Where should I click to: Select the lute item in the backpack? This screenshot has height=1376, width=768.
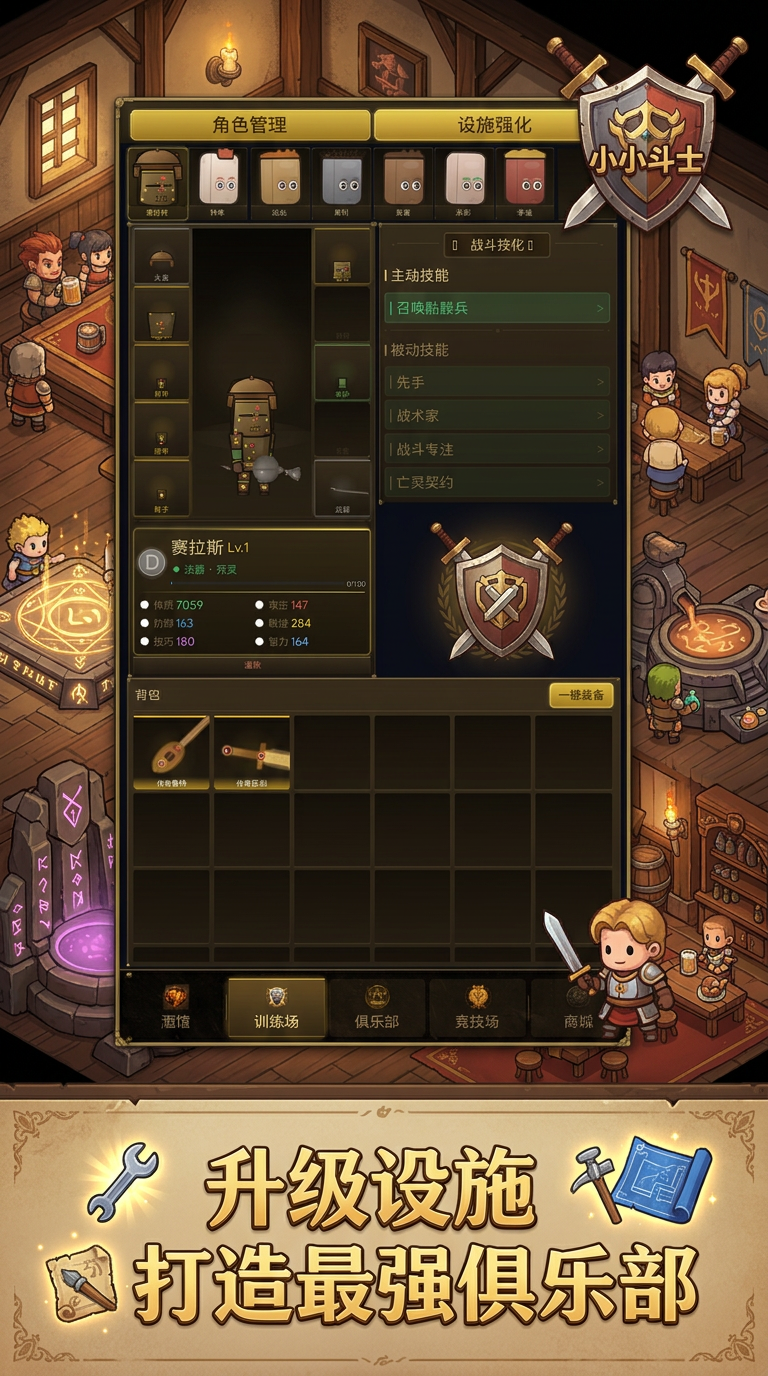click(x=171, y=752)
